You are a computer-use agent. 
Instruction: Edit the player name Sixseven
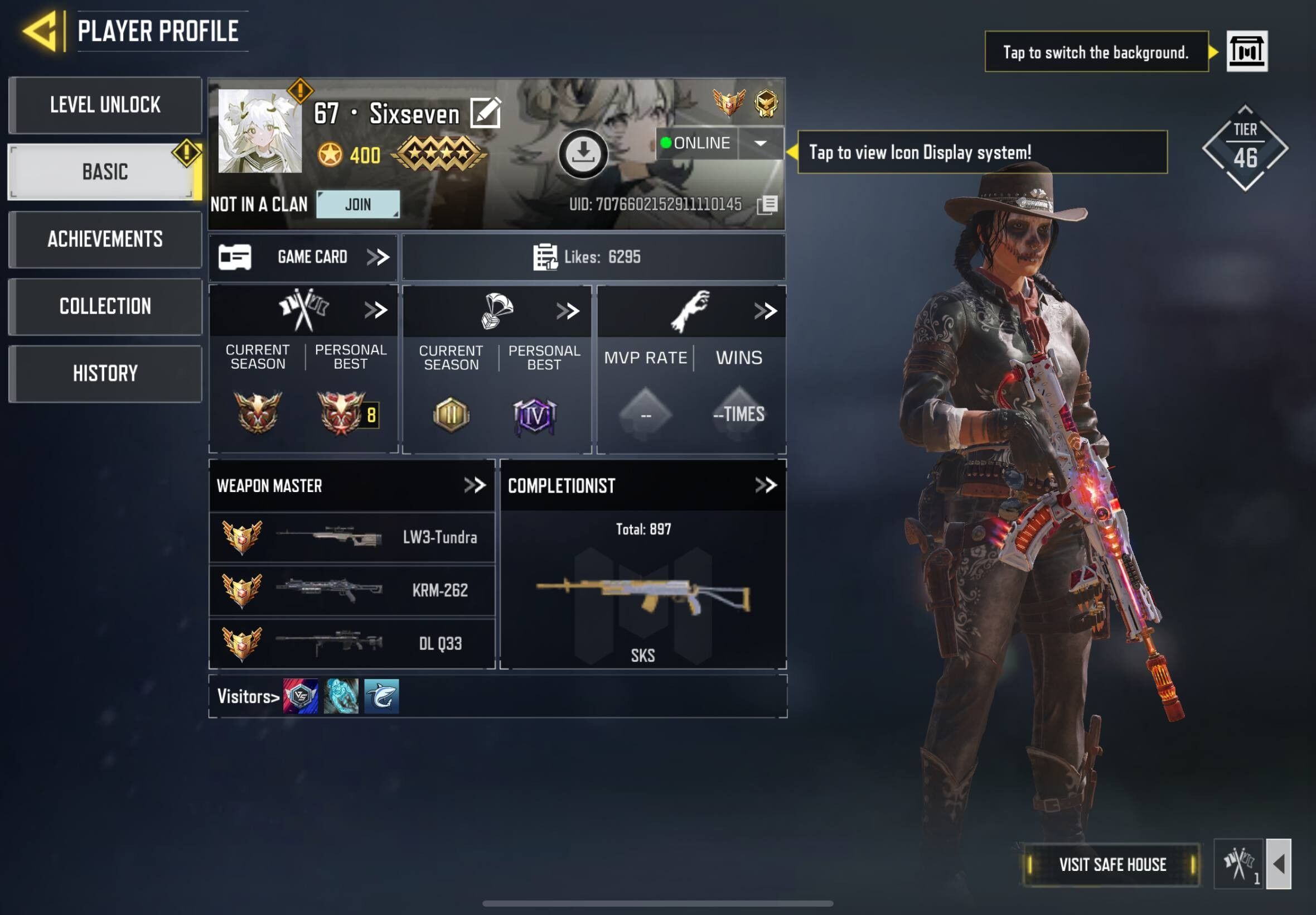click(x=485, y=112)
